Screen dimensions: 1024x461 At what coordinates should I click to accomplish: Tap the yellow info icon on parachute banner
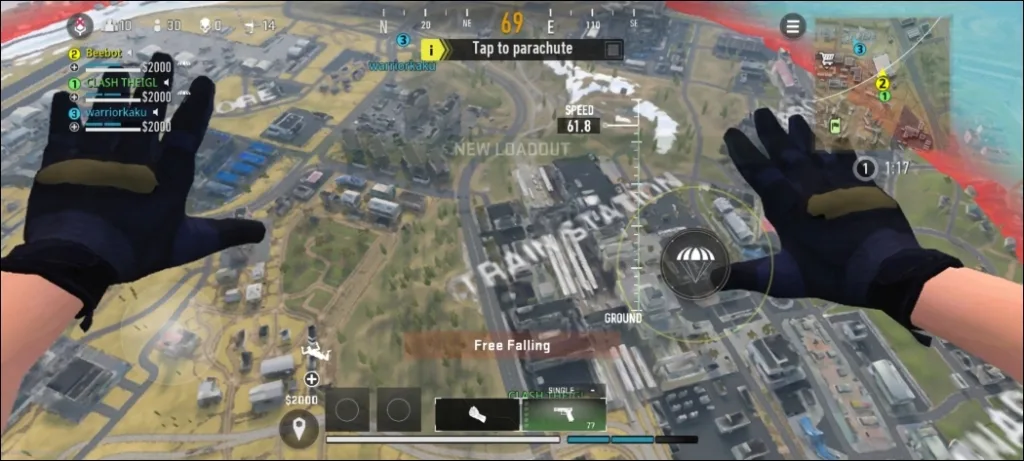pos(431,47)
